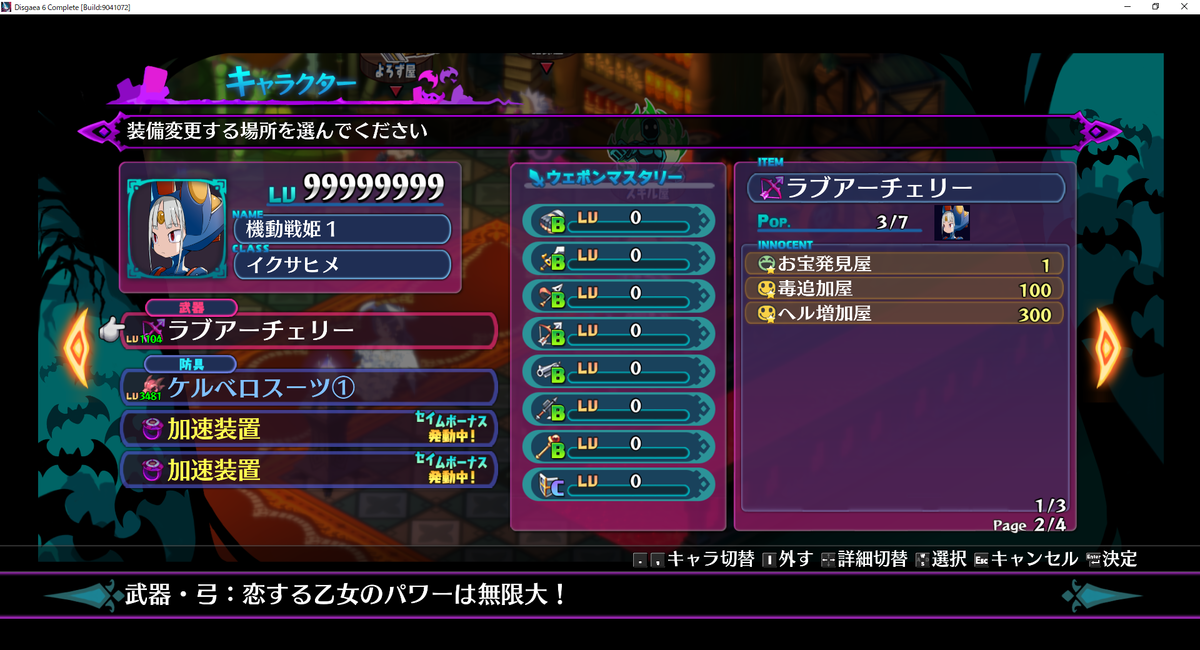Select the お宝発見屋 innocent row
The width and height of the screenshot is (1200, 650).
(904, 265)
